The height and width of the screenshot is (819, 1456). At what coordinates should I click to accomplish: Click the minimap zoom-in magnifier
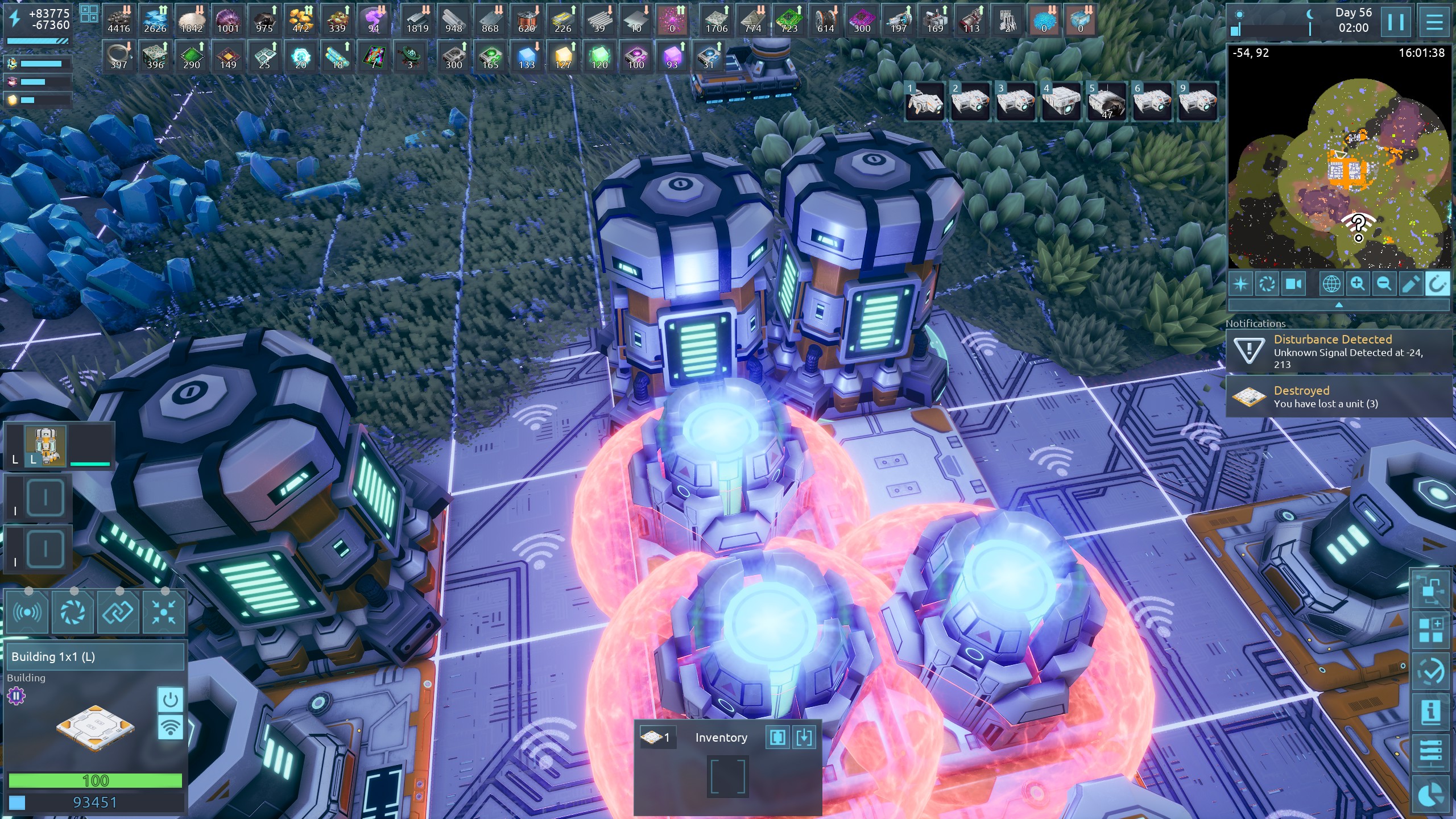(1358, 283)
